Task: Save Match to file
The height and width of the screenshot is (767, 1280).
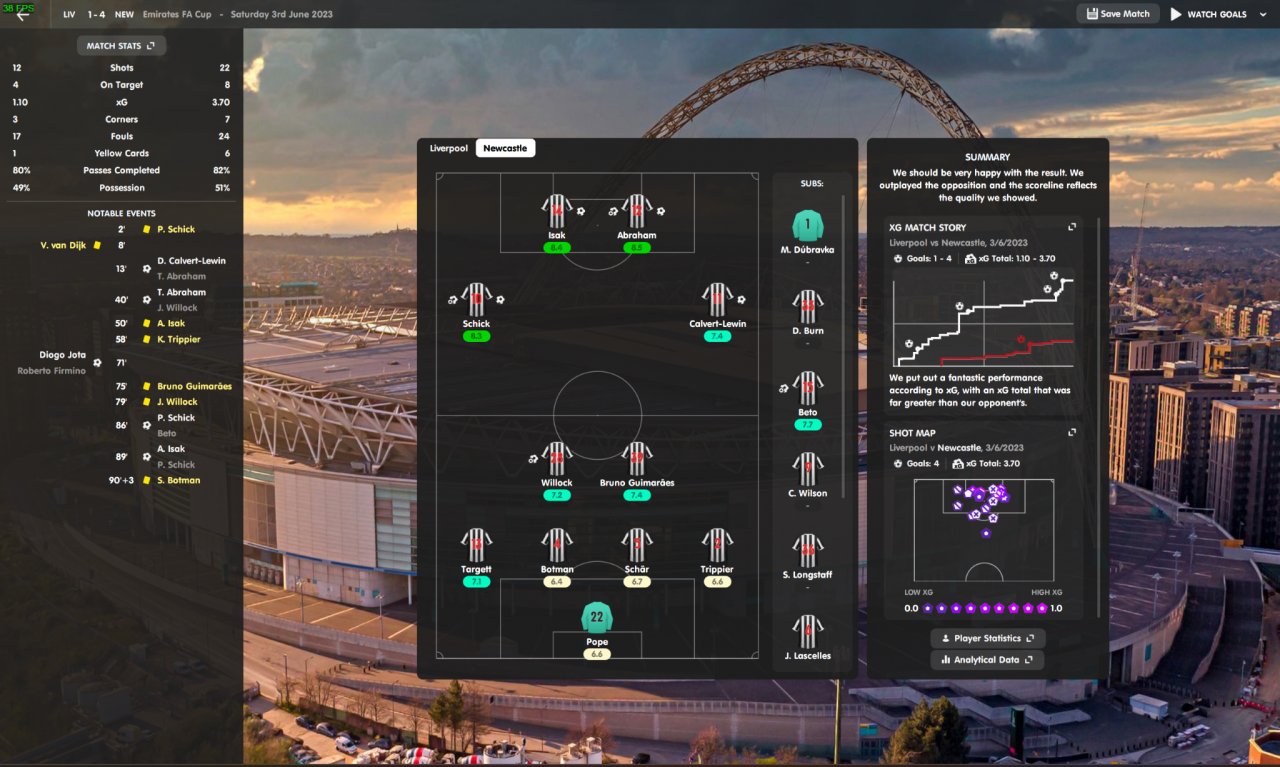Action: (x=1117, y=14)
